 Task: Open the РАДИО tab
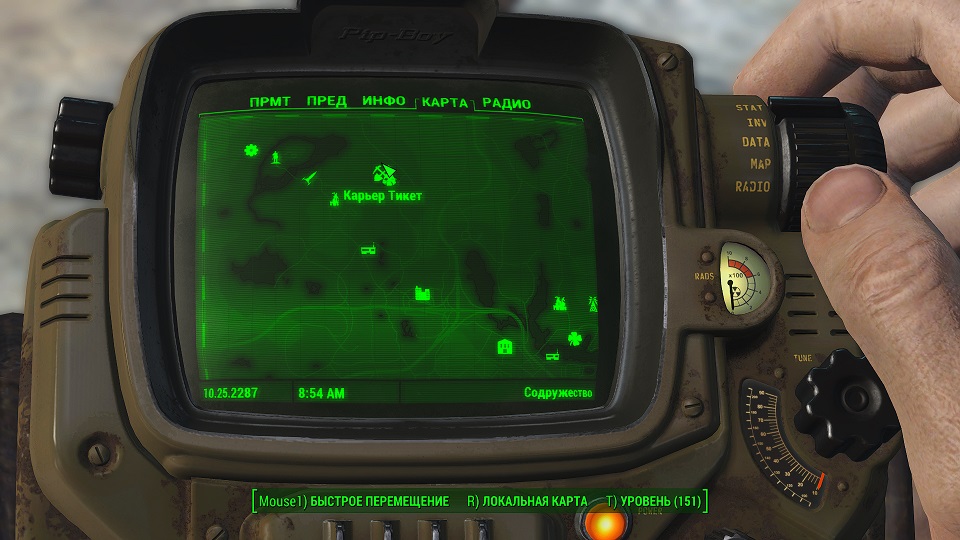click(506, 104)
